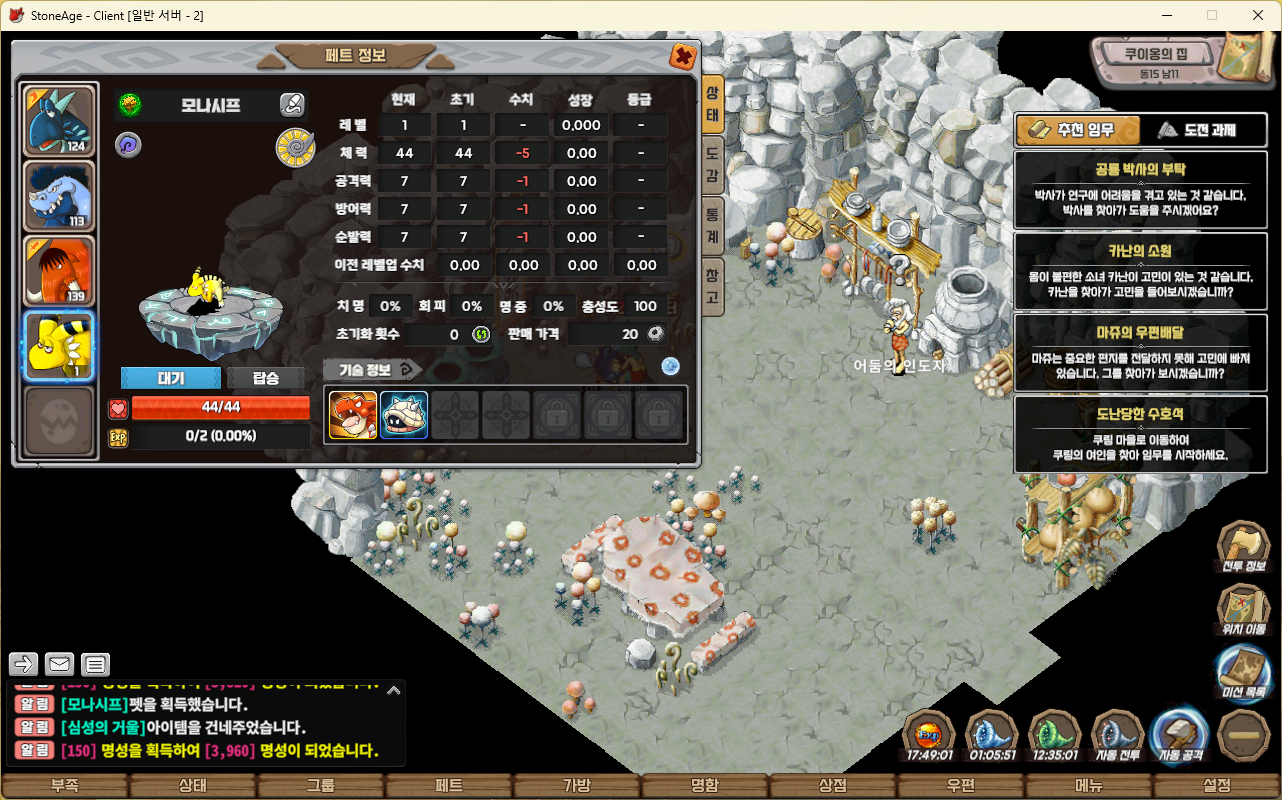Open the 가방 bag menu

coord(577,786)
